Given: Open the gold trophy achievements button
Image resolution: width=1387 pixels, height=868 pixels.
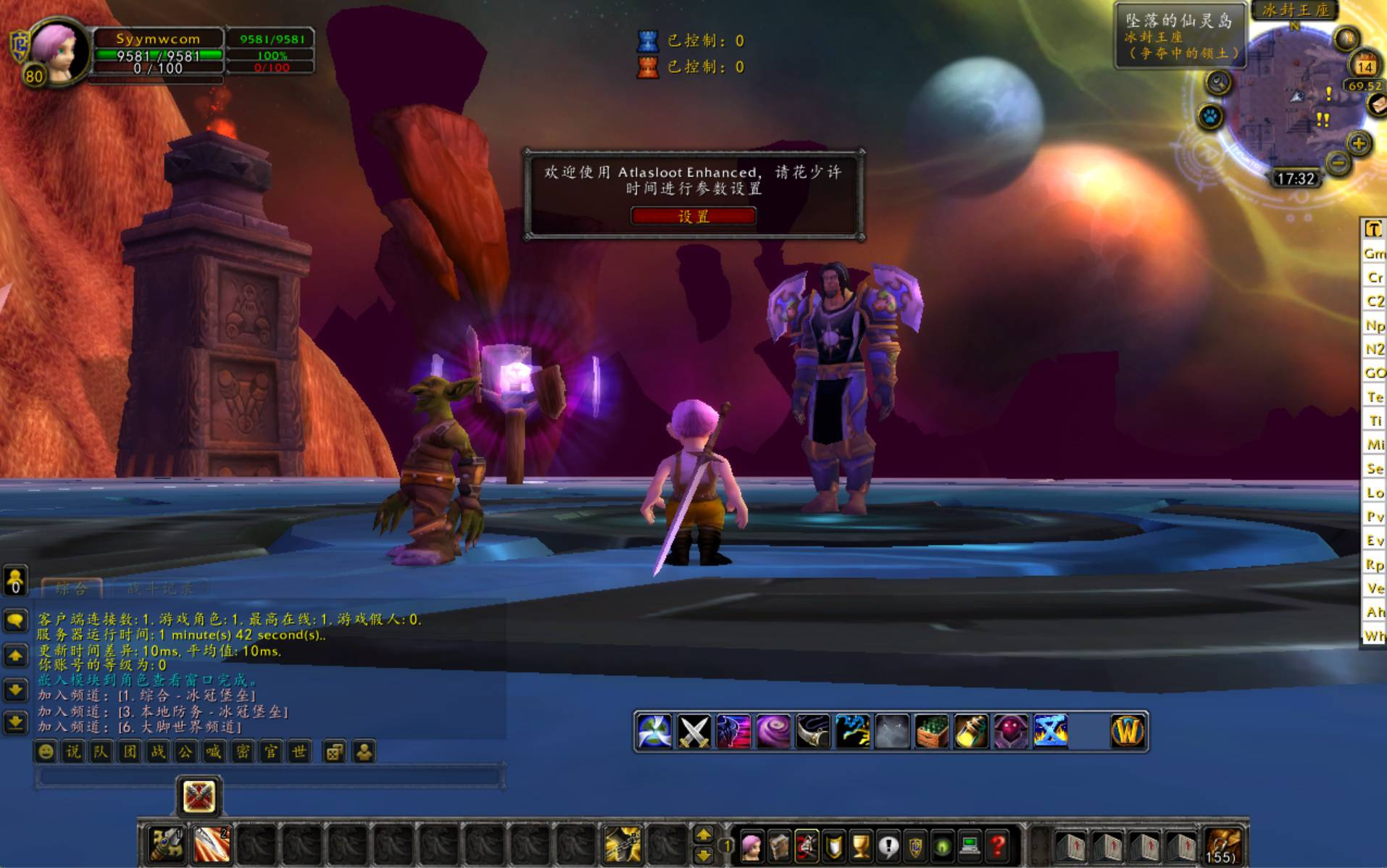Looking at the screenshot, I should (x=861, y=846).
